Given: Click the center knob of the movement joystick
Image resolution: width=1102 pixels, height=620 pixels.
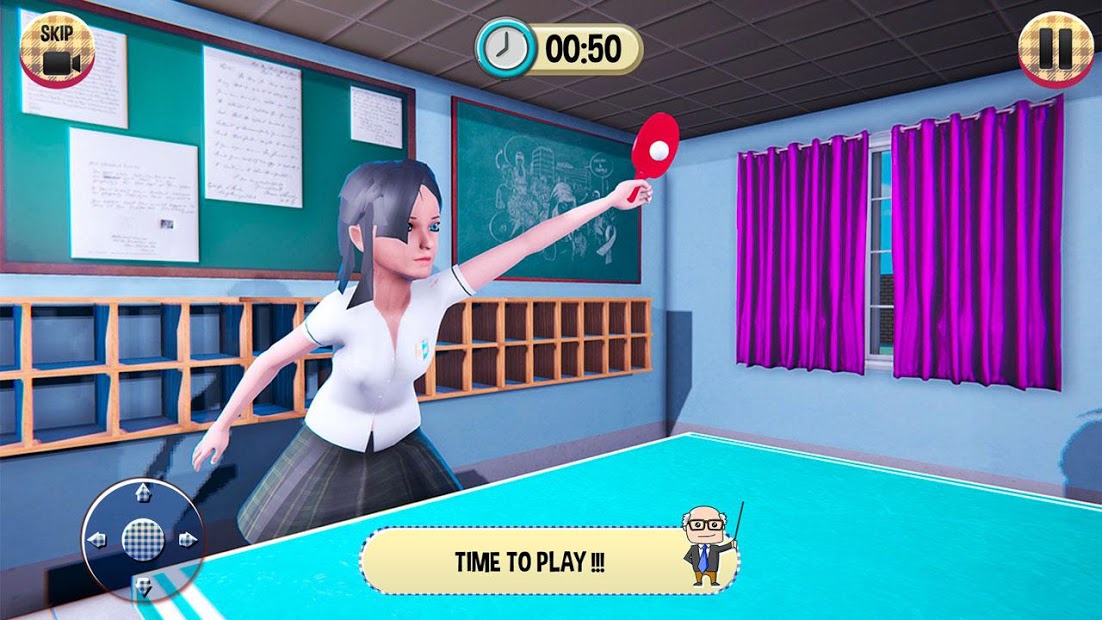Looking at the screenshot, I should pyautogui.click(x=142, y=540).
